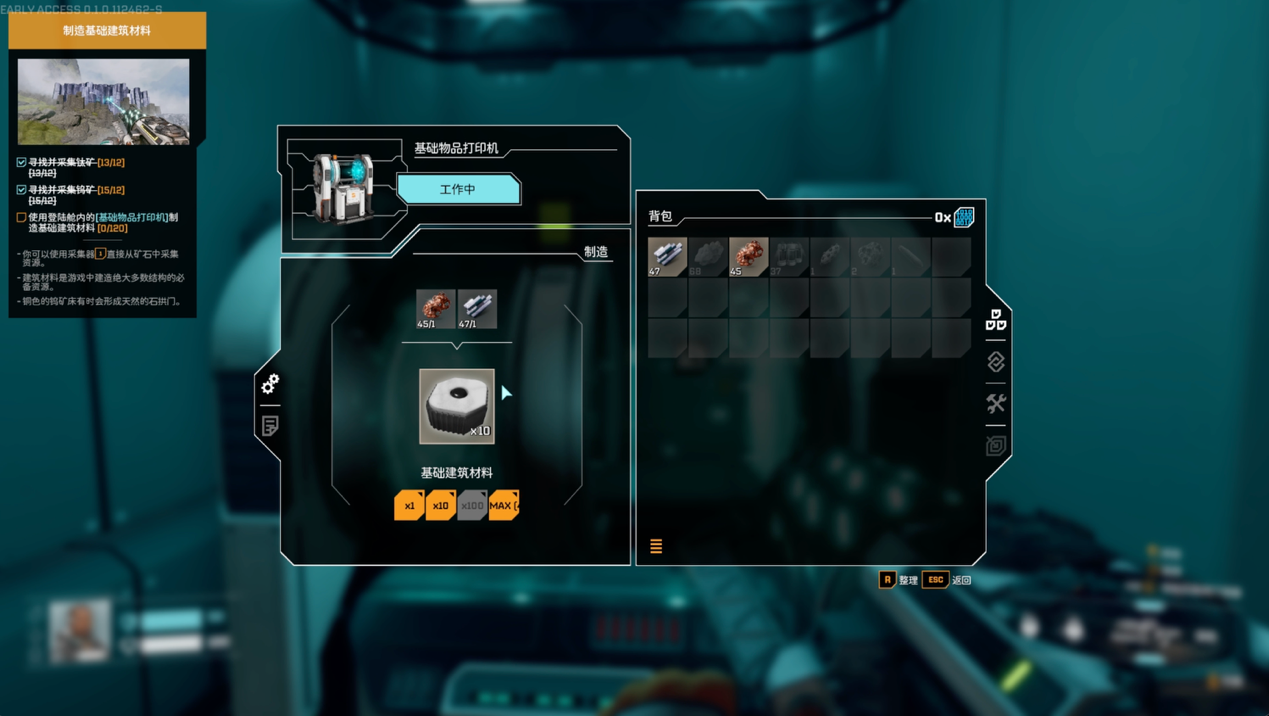Open the gear crafting tab
This screenshot has width=1269, height=716.
coord(270,384)
